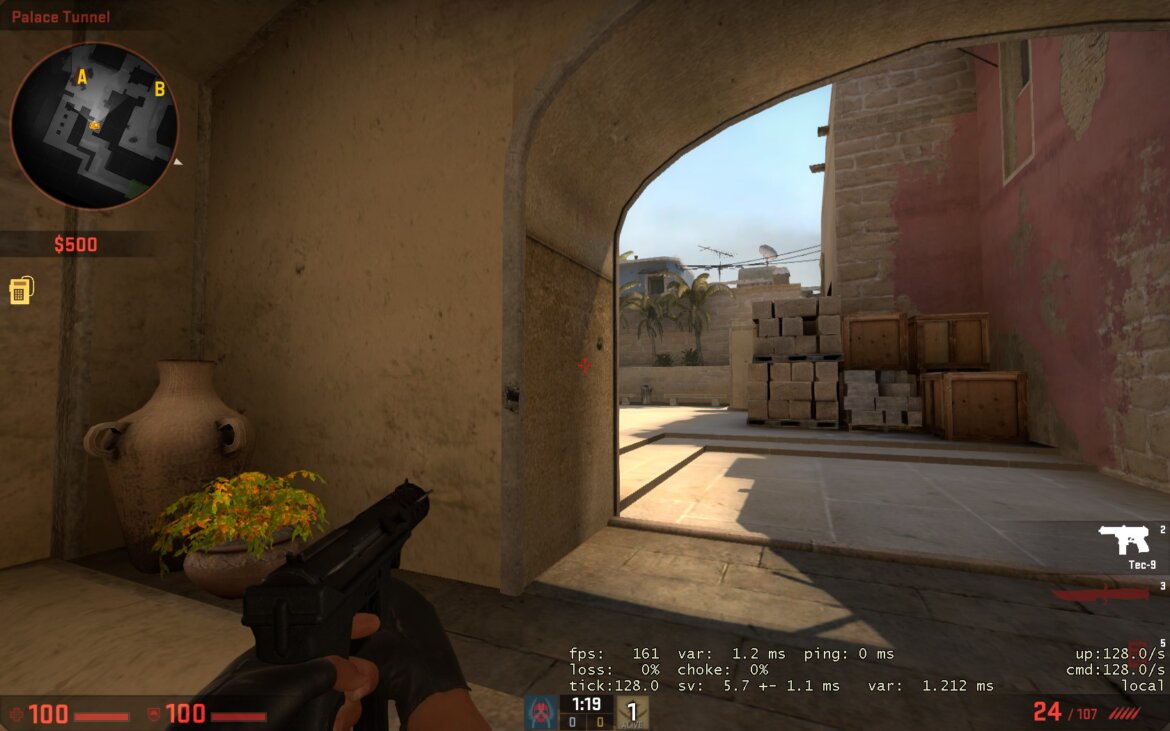
Task: Click the red skull player avatar
Action: point(541,712)
